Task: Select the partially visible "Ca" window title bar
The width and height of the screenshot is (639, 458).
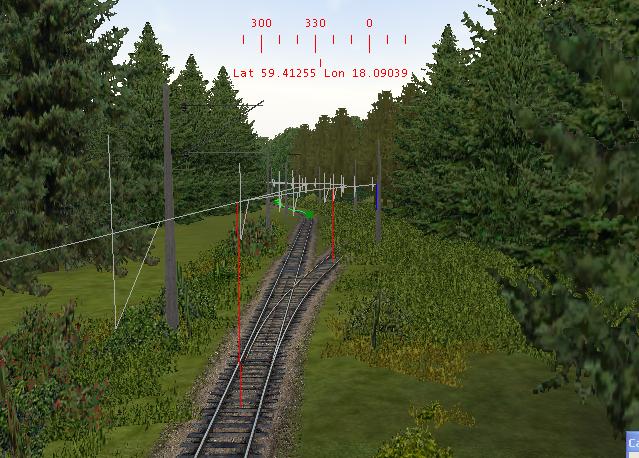Action: click(632, 441)
